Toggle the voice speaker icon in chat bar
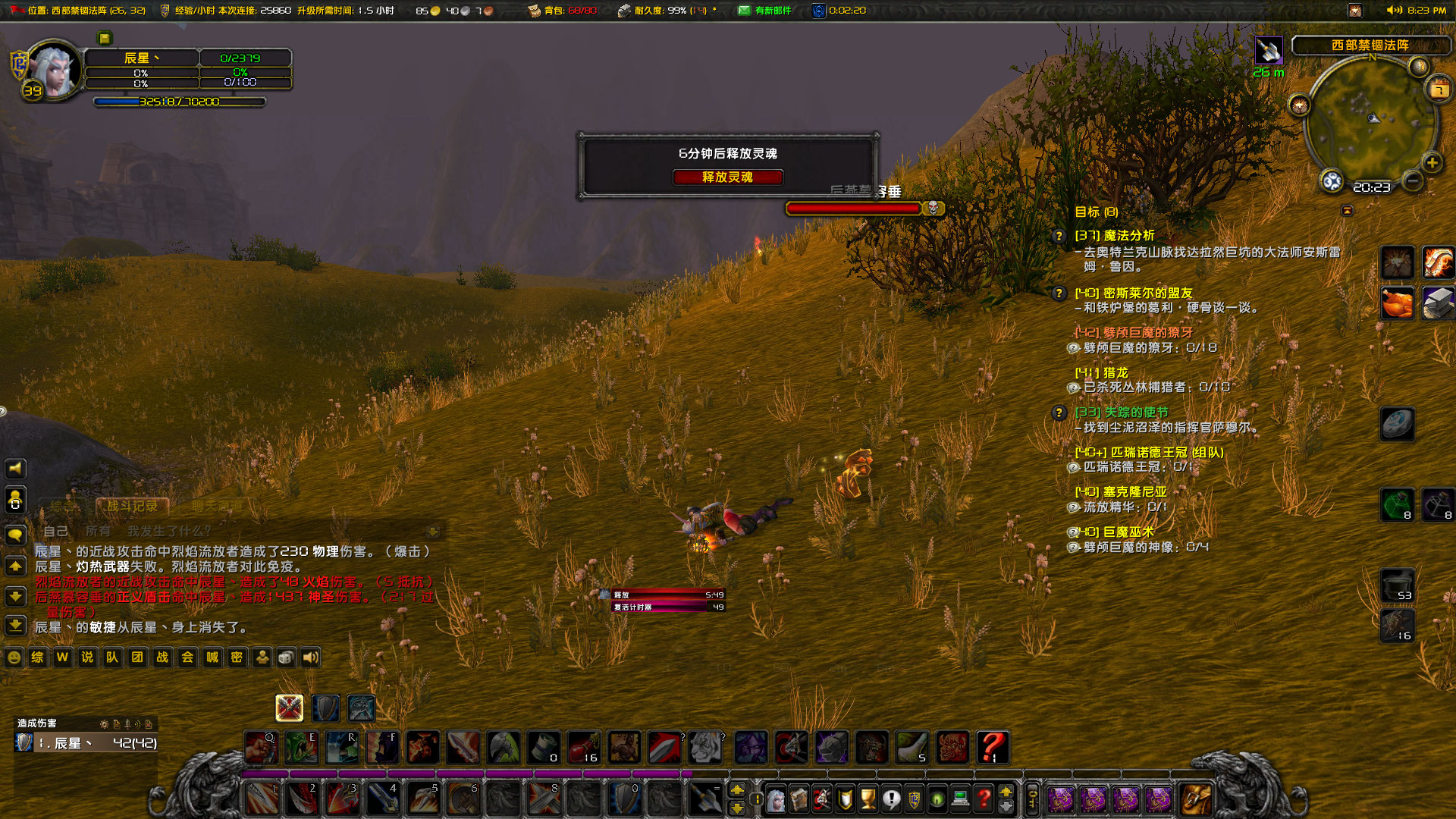 (x=310, y=657)
